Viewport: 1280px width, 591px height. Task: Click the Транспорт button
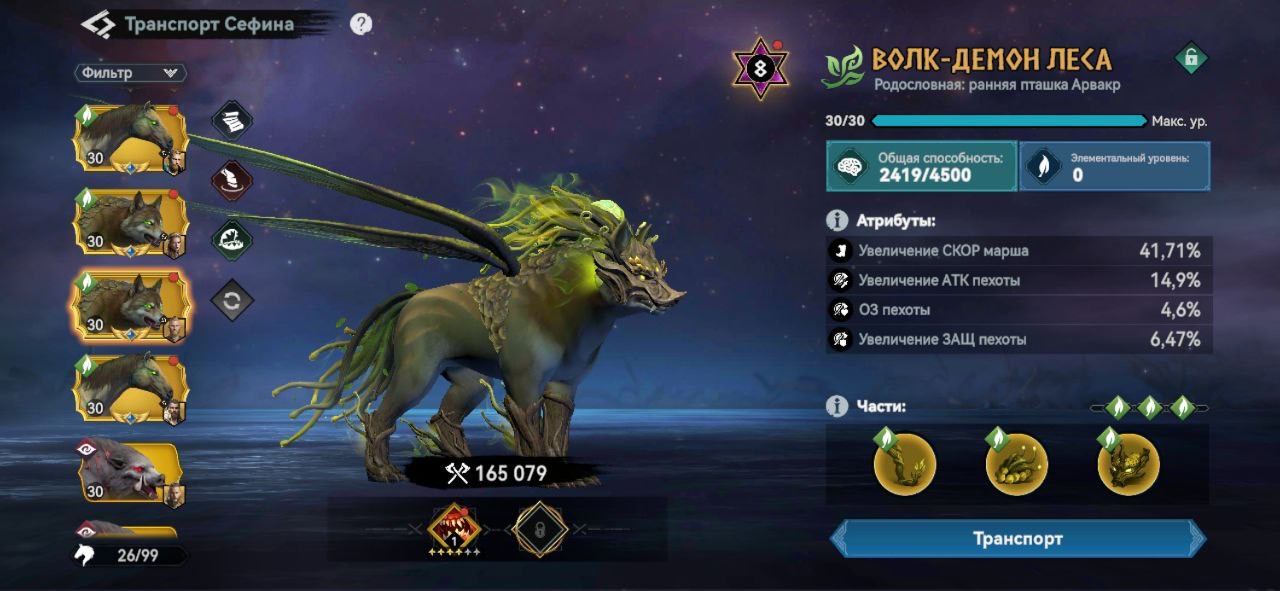1018,539
